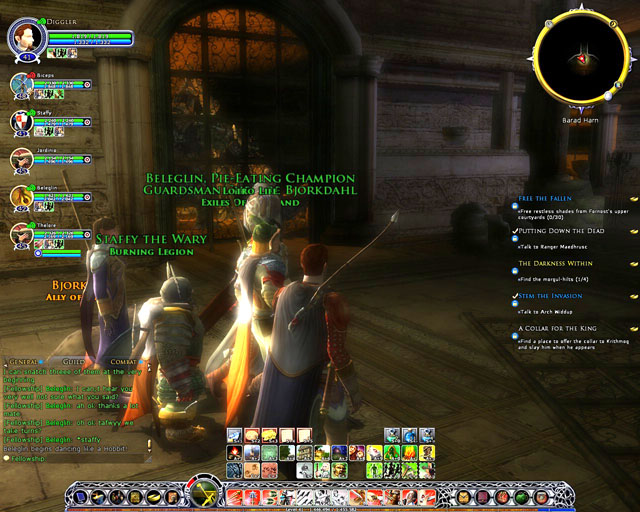Select Jardina in the fellowship list
The image size is (640, 512).
tap(22, 159)
